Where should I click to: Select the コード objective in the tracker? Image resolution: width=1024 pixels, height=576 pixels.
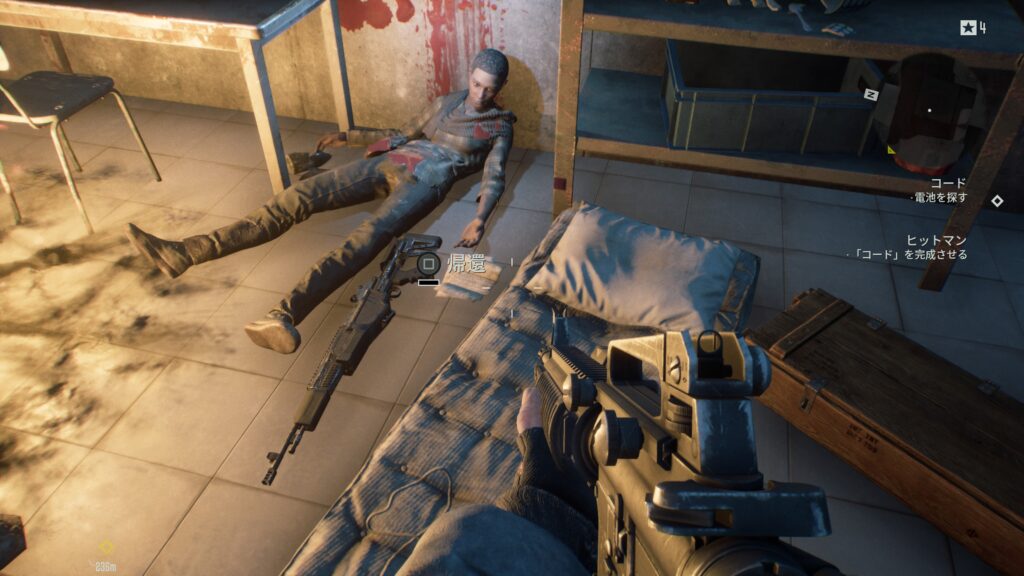click(x=948, y=183)
